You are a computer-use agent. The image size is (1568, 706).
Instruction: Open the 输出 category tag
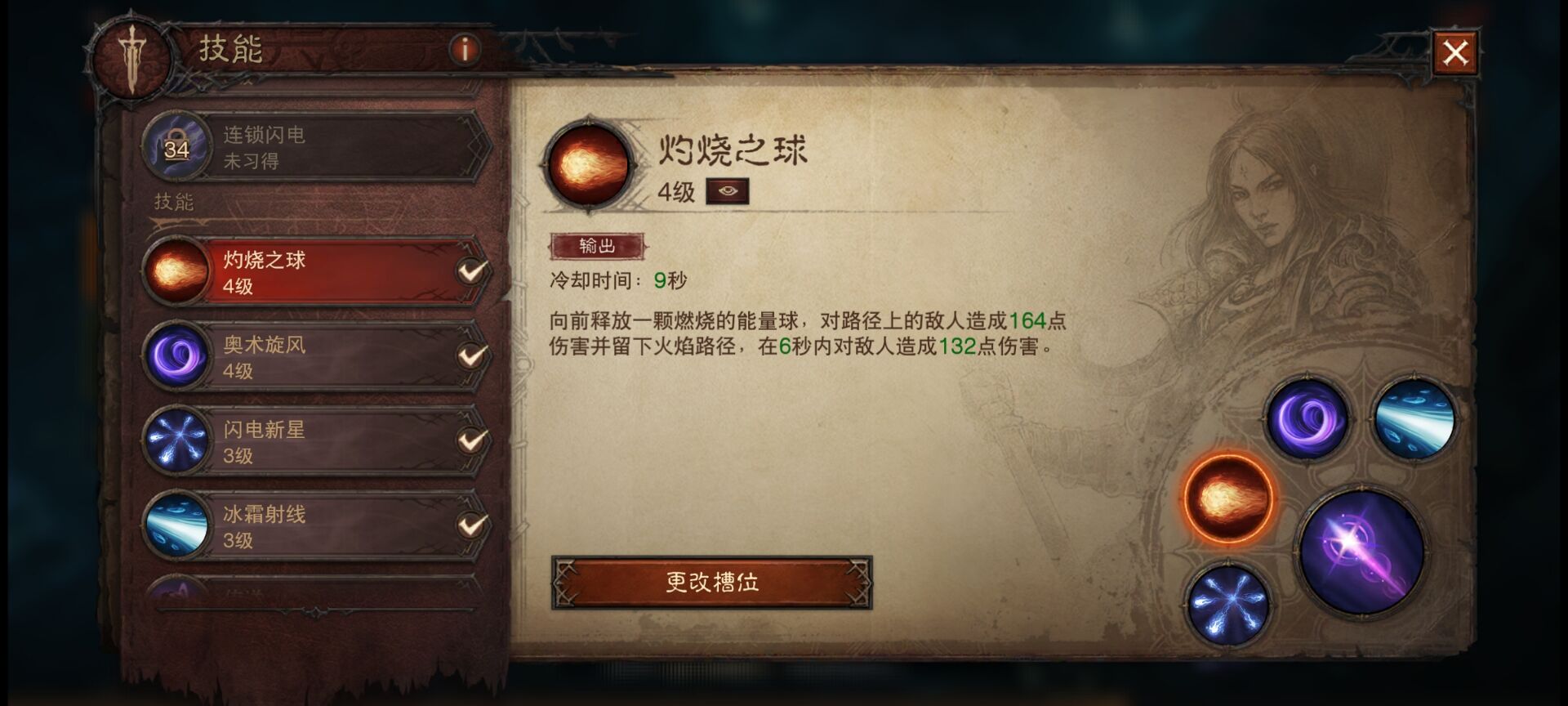599,244
